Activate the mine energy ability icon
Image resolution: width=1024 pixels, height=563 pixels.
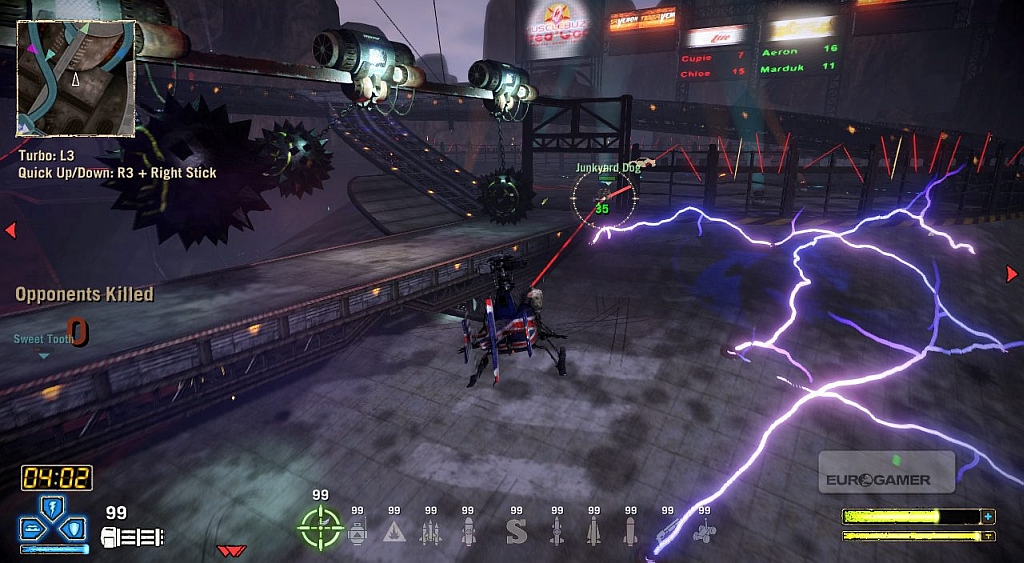point(34,528)
